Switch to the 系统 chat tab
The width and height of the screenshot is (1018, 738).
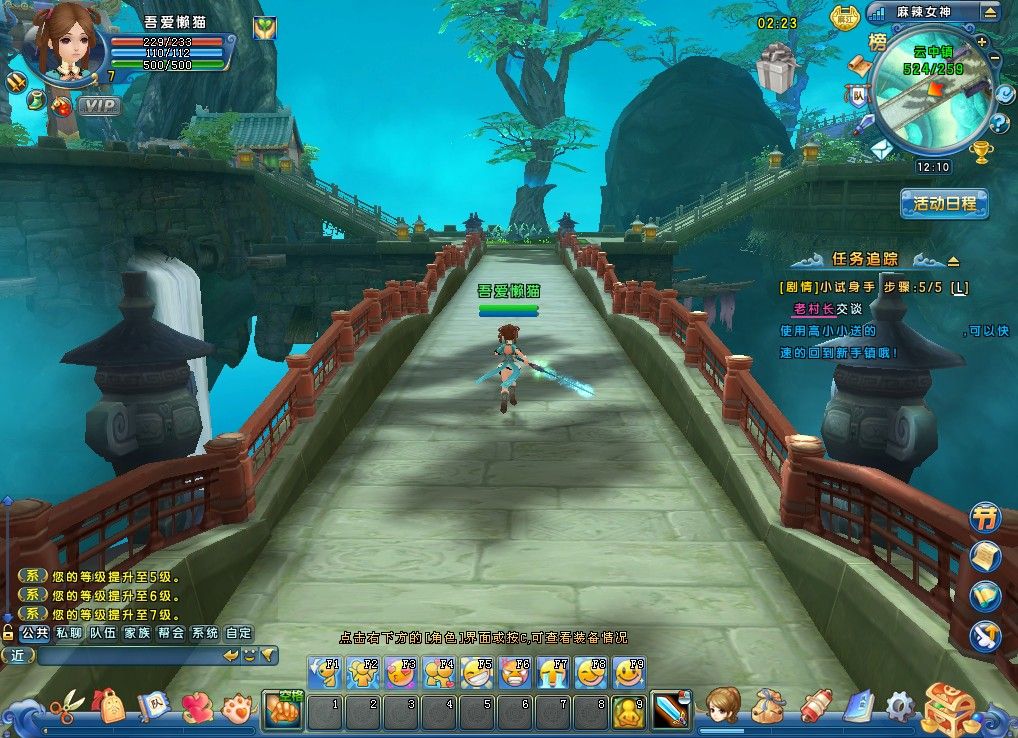coord(204,633)
